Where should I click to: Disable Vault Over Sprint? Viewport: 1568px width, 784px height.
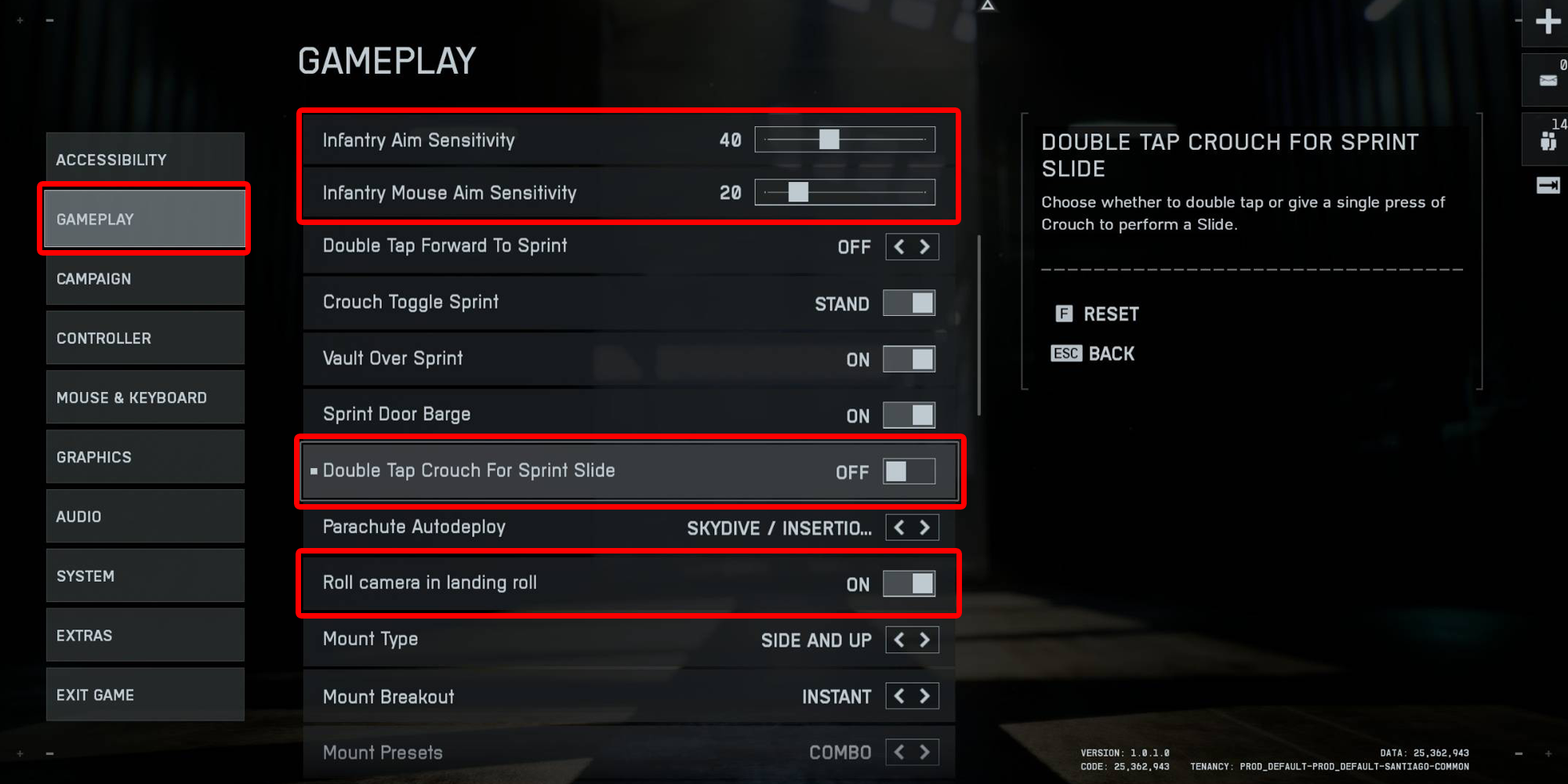tap(909, 359)
